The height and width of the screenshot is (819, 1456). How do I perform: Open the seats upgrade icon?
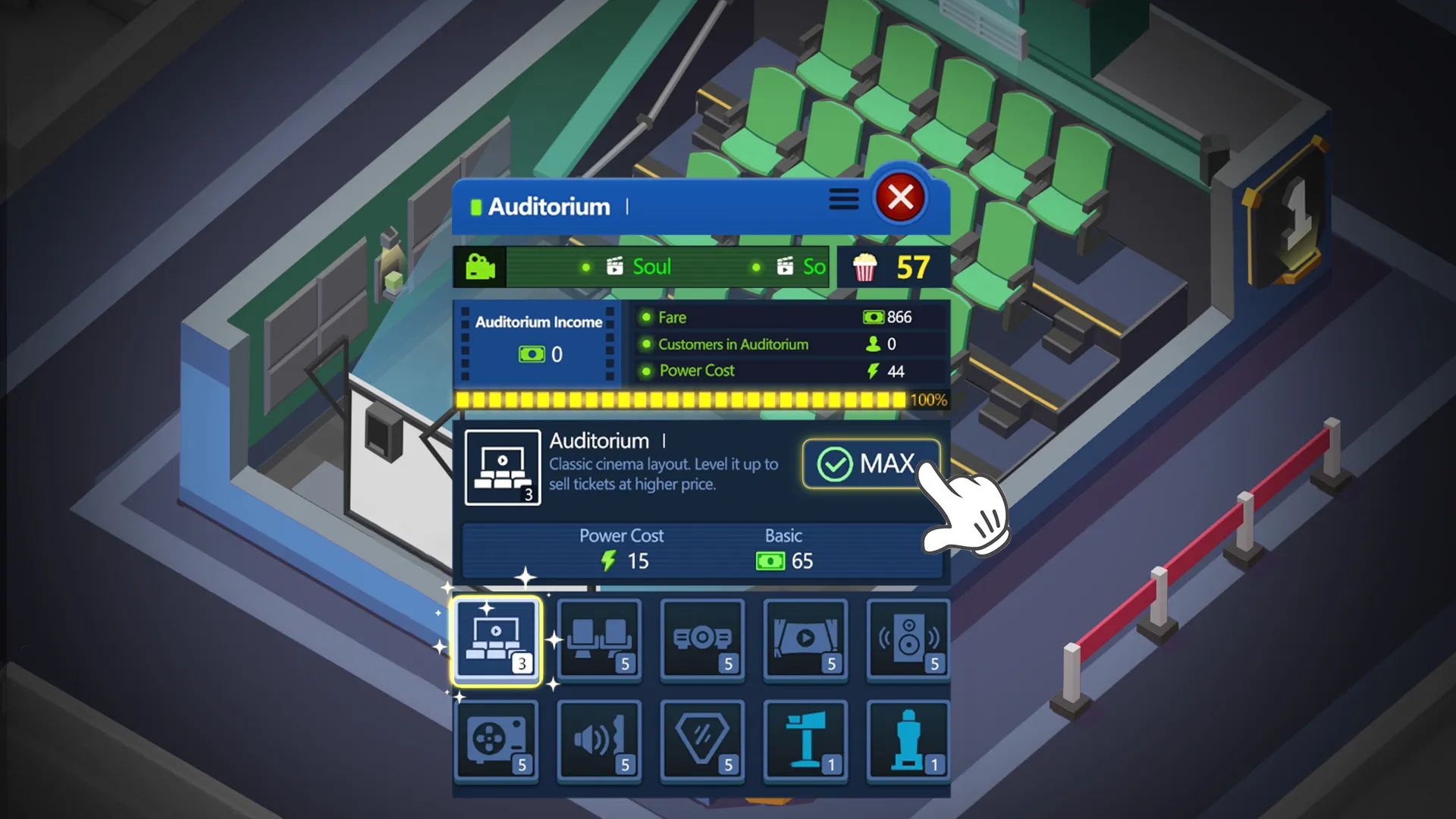[x=599, y=641]
